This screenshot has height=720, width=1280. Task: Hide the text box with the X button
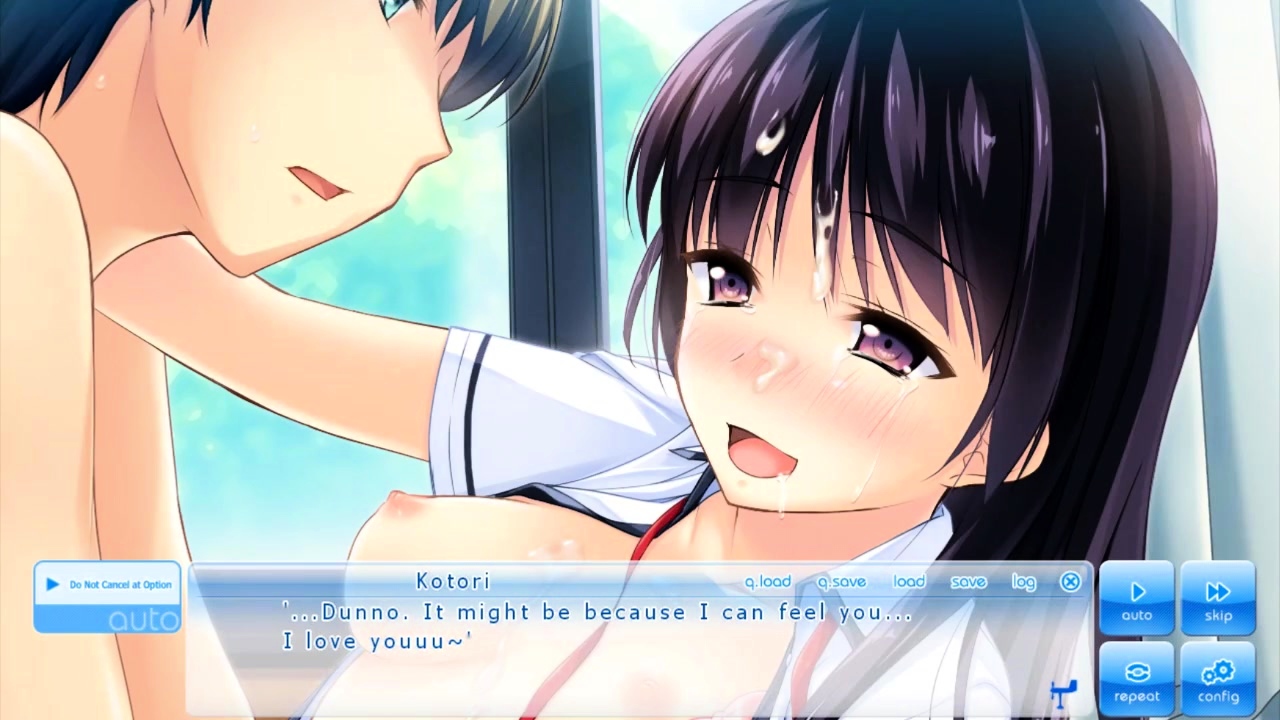[1070, 582]
